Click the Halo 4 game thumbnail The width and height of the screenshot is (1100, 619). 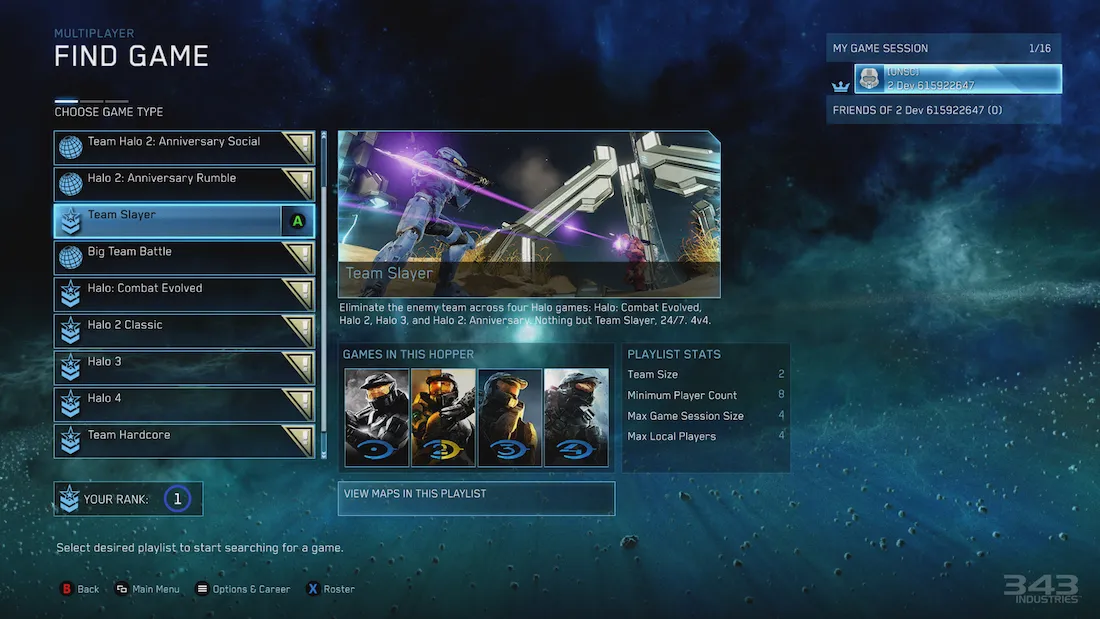point(576,417)
